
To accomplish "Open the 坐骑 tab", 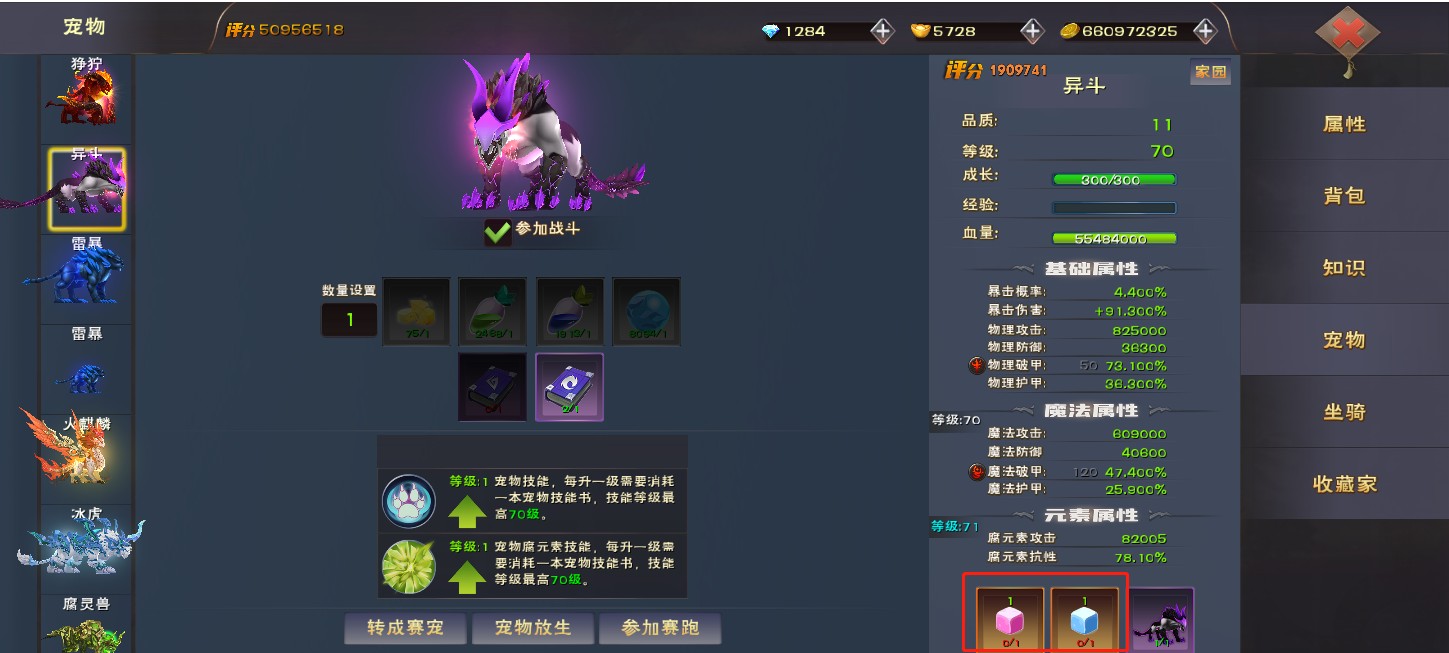I will pos(1344,412).
